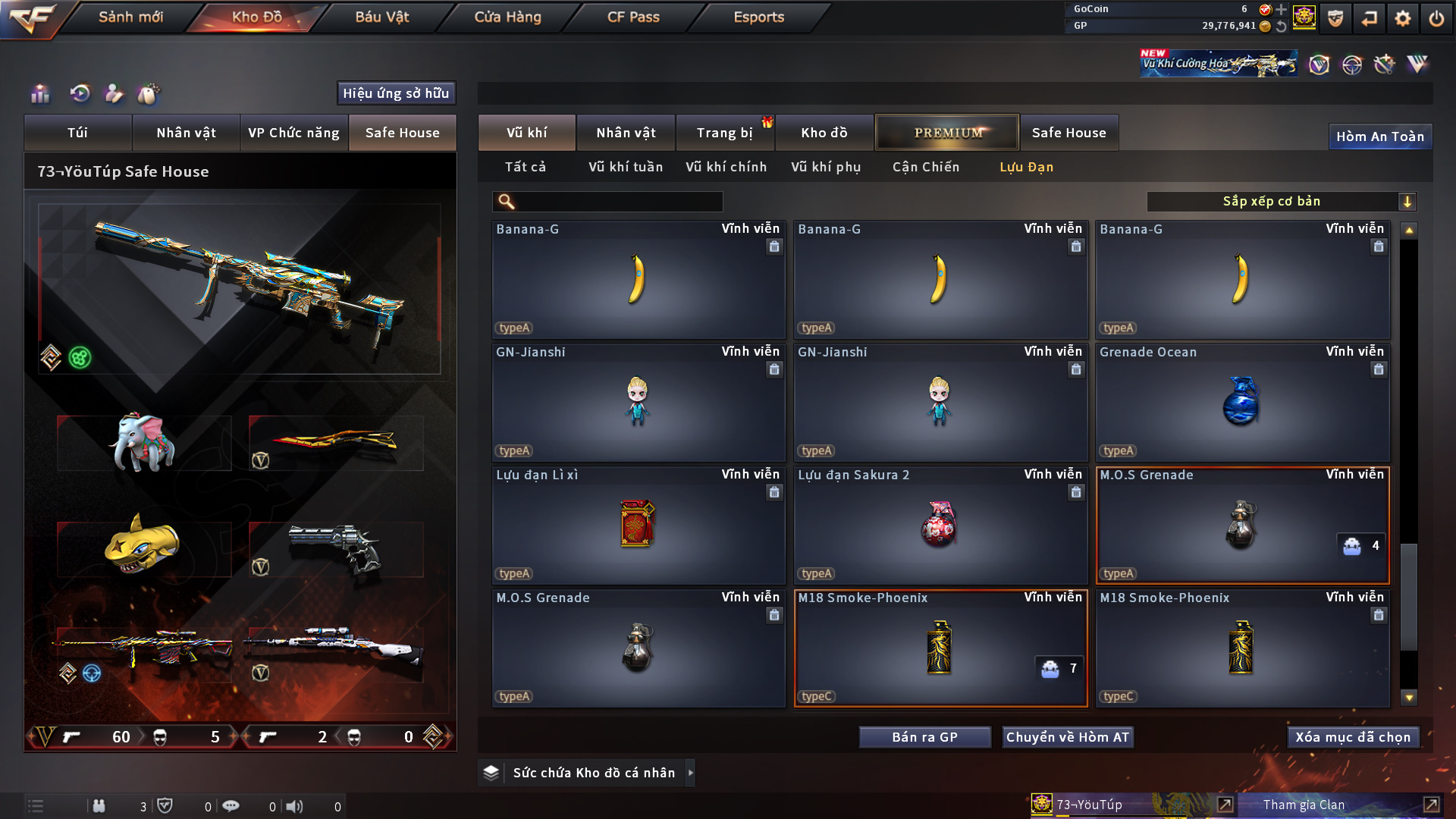Click the power exit icon
Viewport: 1456px width, 819px height.
click(x=1436, y=18)
